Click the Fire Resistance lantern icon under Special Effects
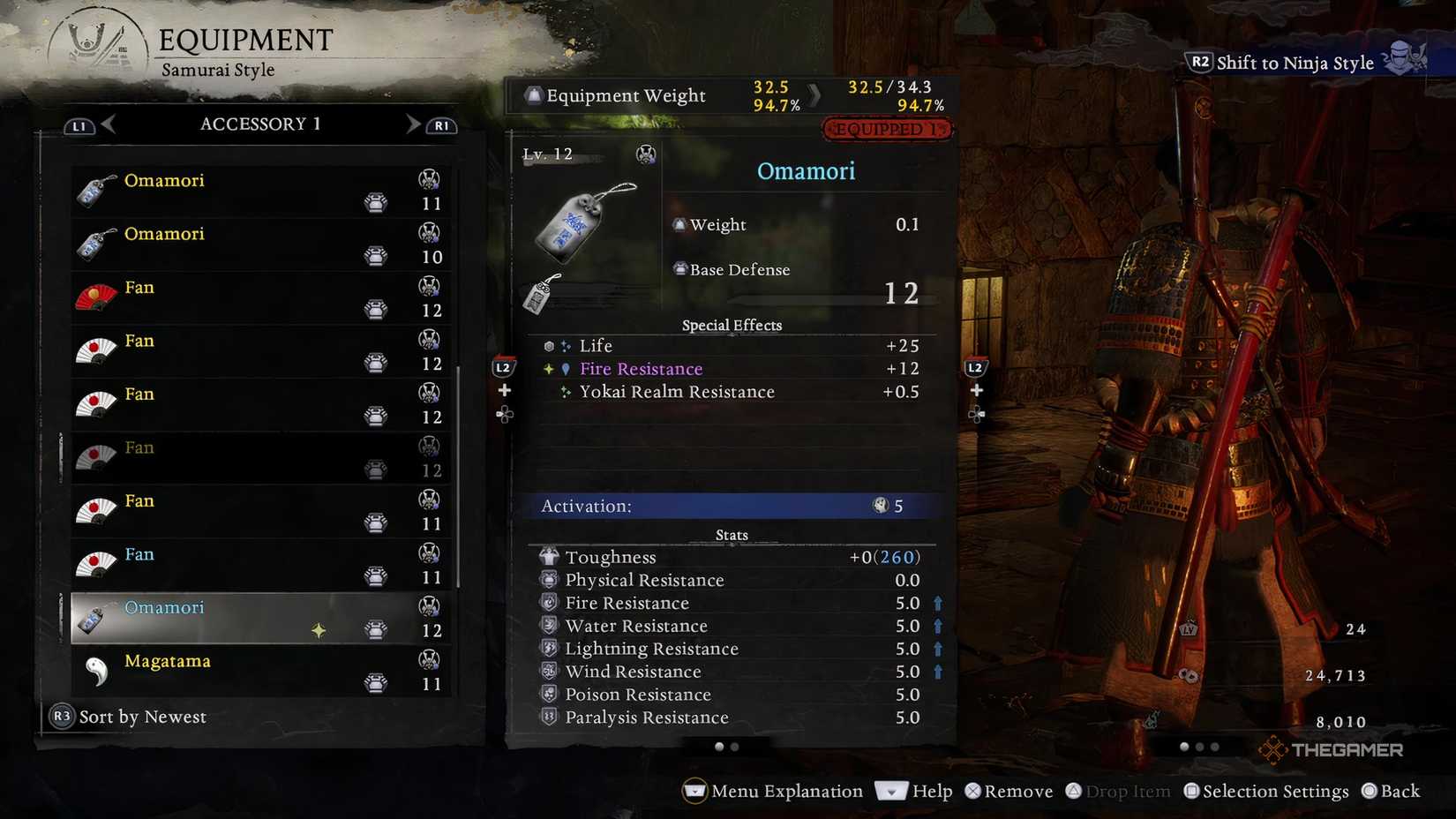This screenshot has height=819, width=1456. (566, 369)
